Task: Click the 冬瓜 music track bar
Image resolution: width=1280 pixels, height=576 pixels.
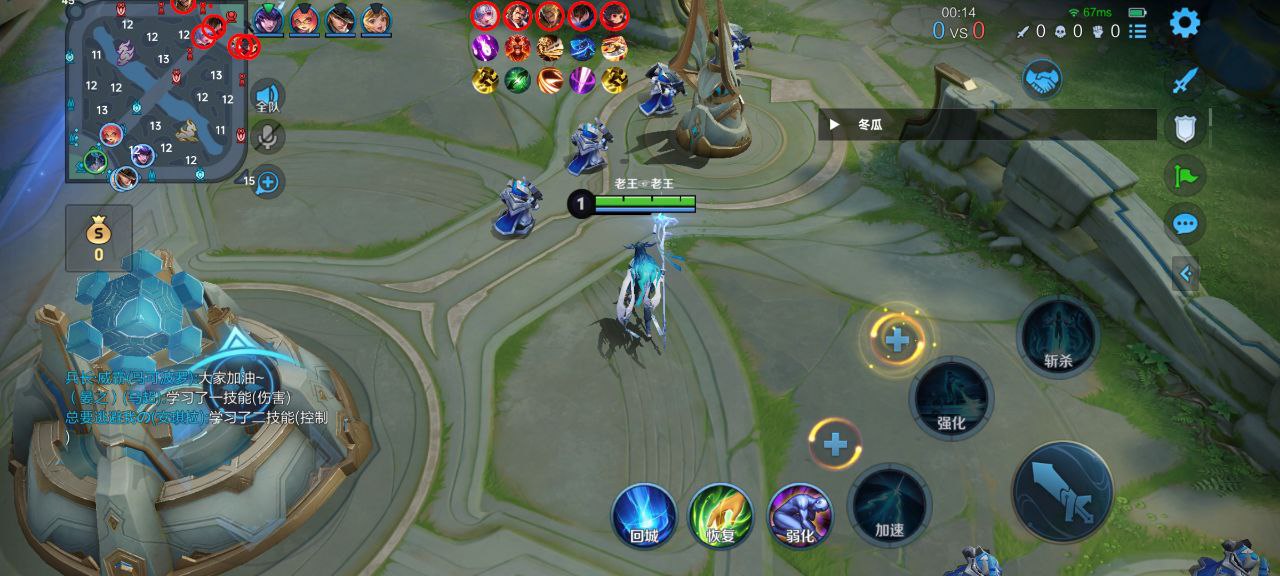Action: [985, 125]
